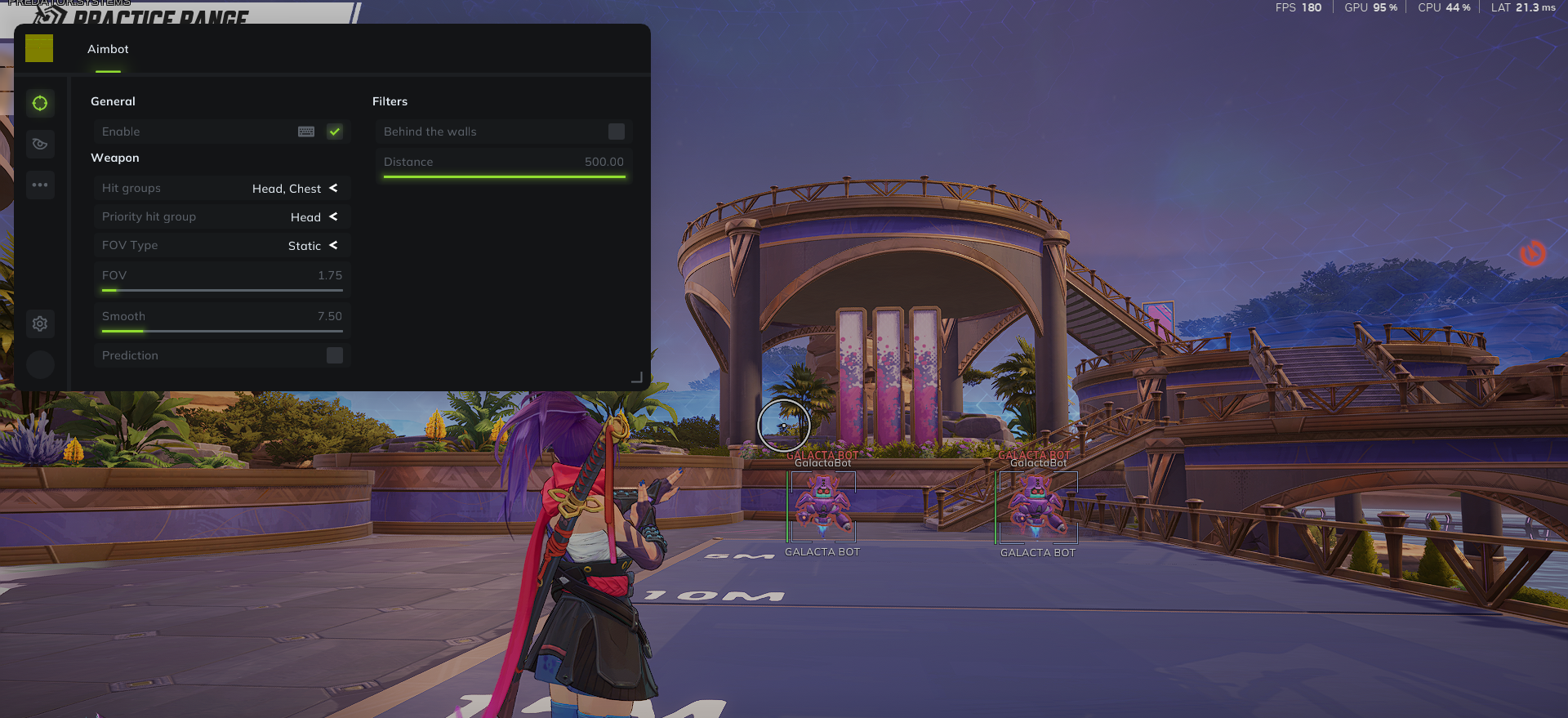Click the keyboard keybind icon beside Enable
Image resolution: width=1568 pixels, height=718 pixels.
pos(306,132)
